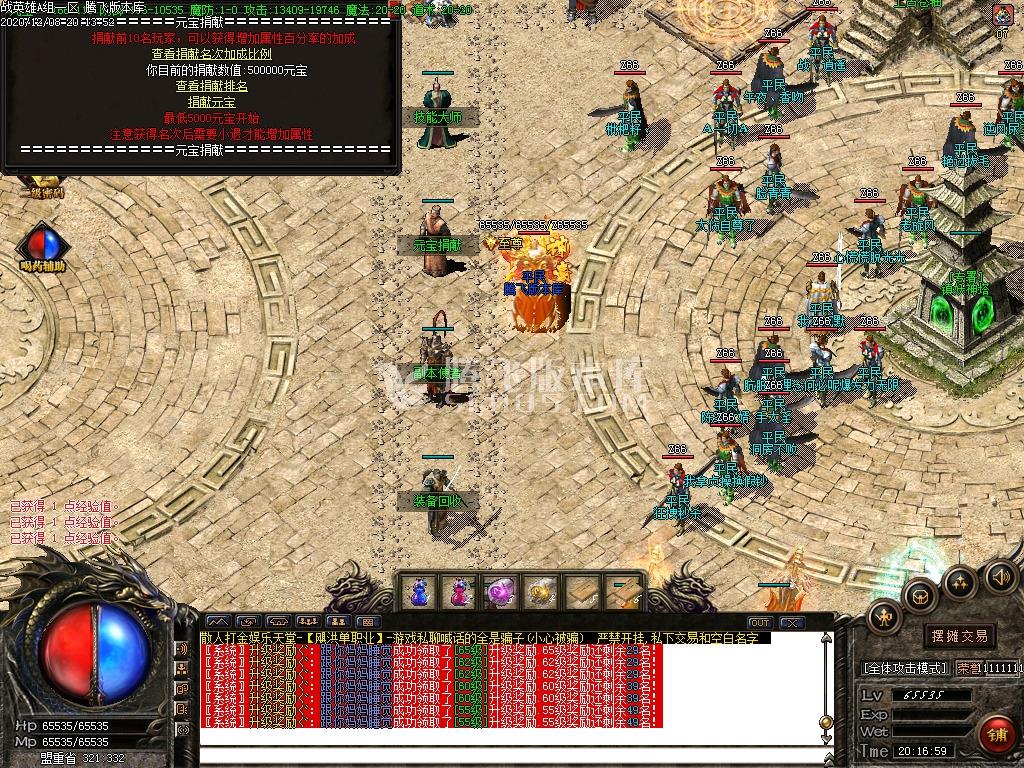Toggle the 全体攻击模式 attack mode label
1024x768 pixels.
(903, 667)
